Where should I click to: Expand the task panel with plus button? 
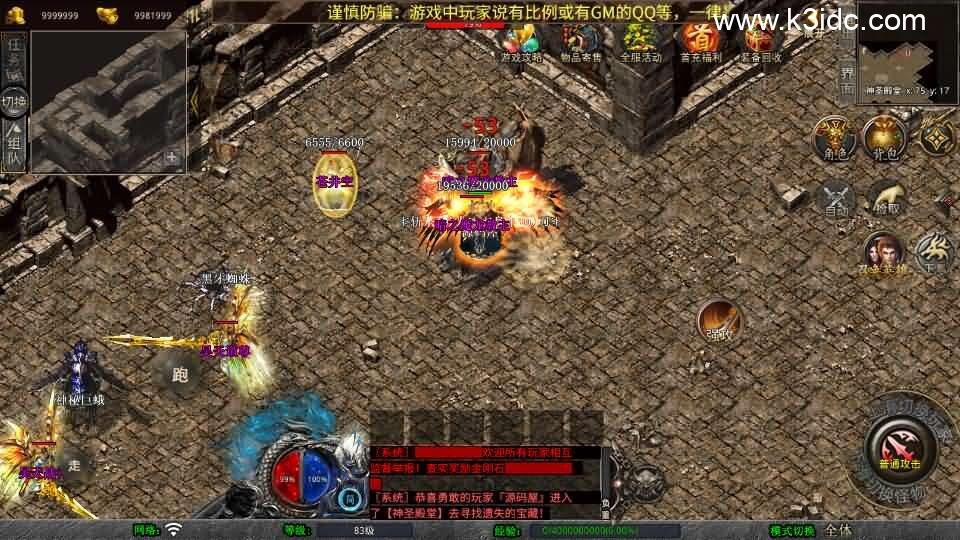[x=172, y=157]
